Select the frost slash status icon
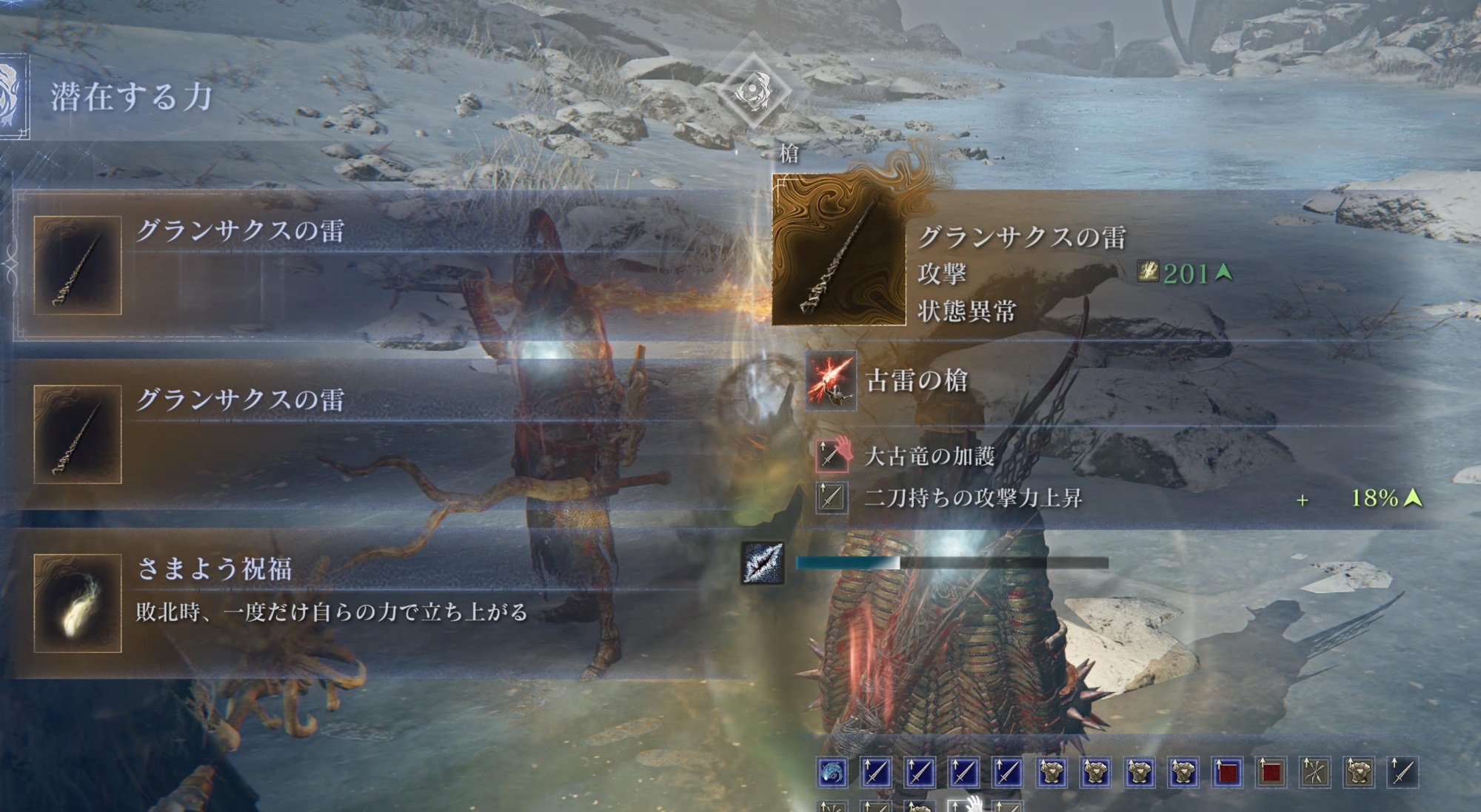Image resolution: width=1481 pixels, height=812 pixels. click(763, 563)
